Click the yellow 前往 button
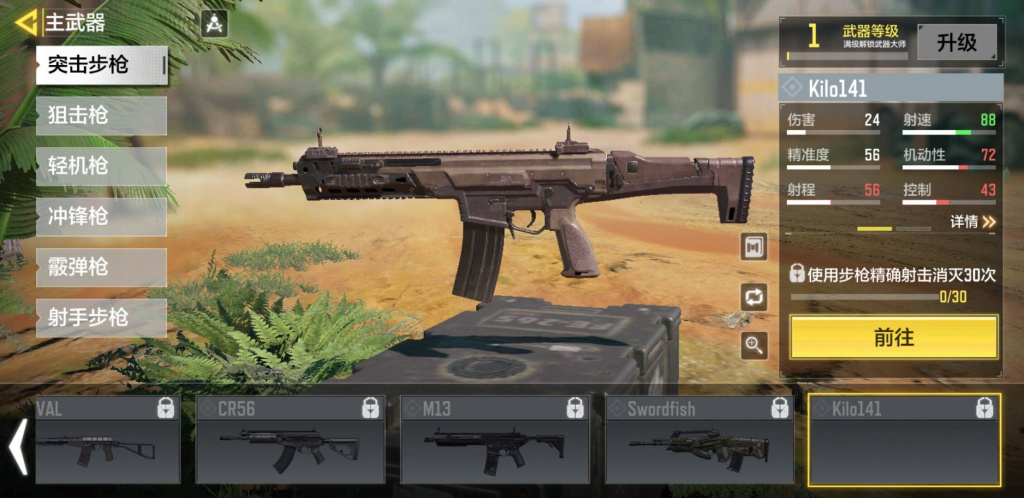Viewport: 1024px width, 498px height. (893, 337)
